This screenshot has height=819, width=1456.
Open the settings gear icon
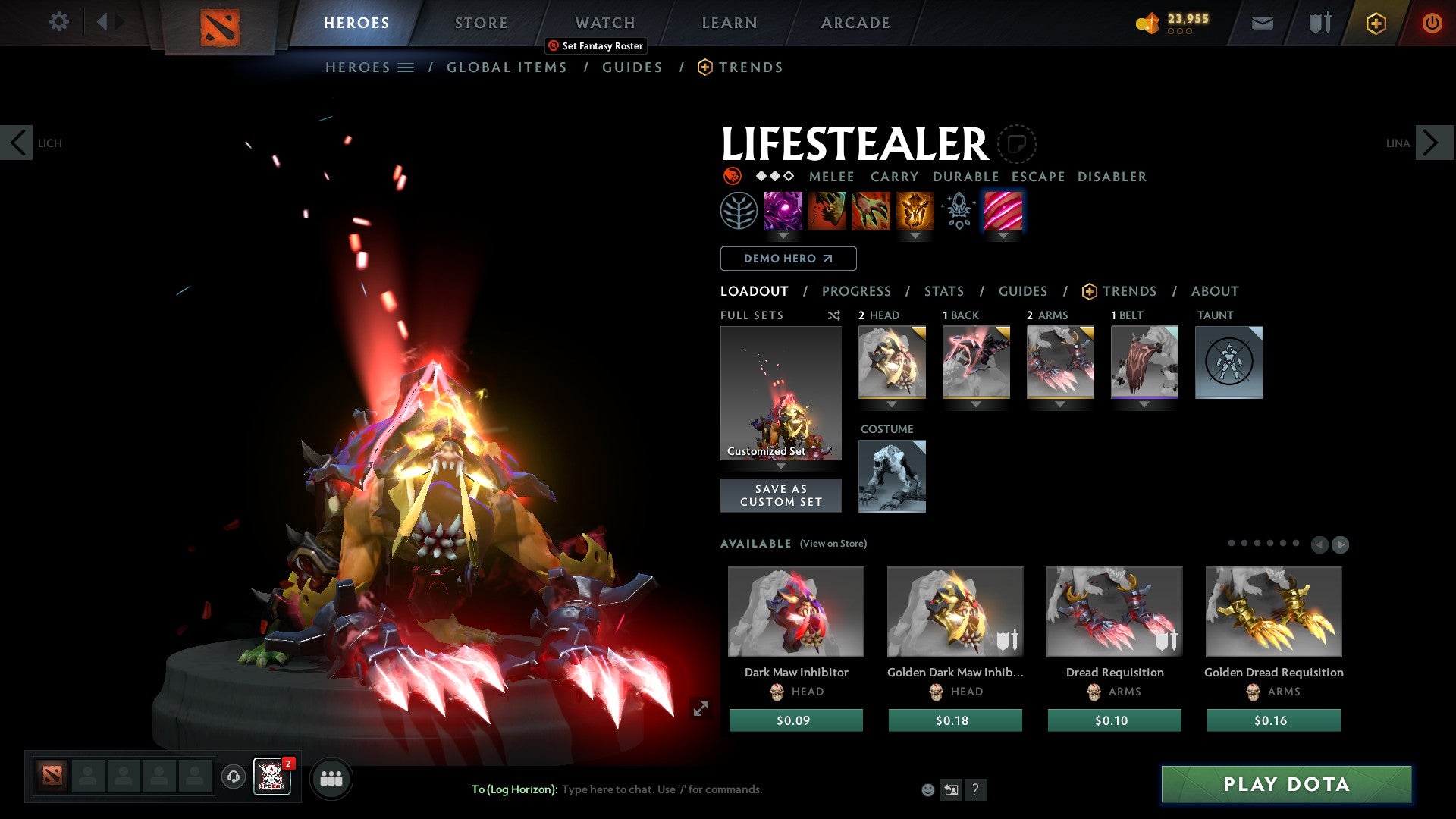58,21
